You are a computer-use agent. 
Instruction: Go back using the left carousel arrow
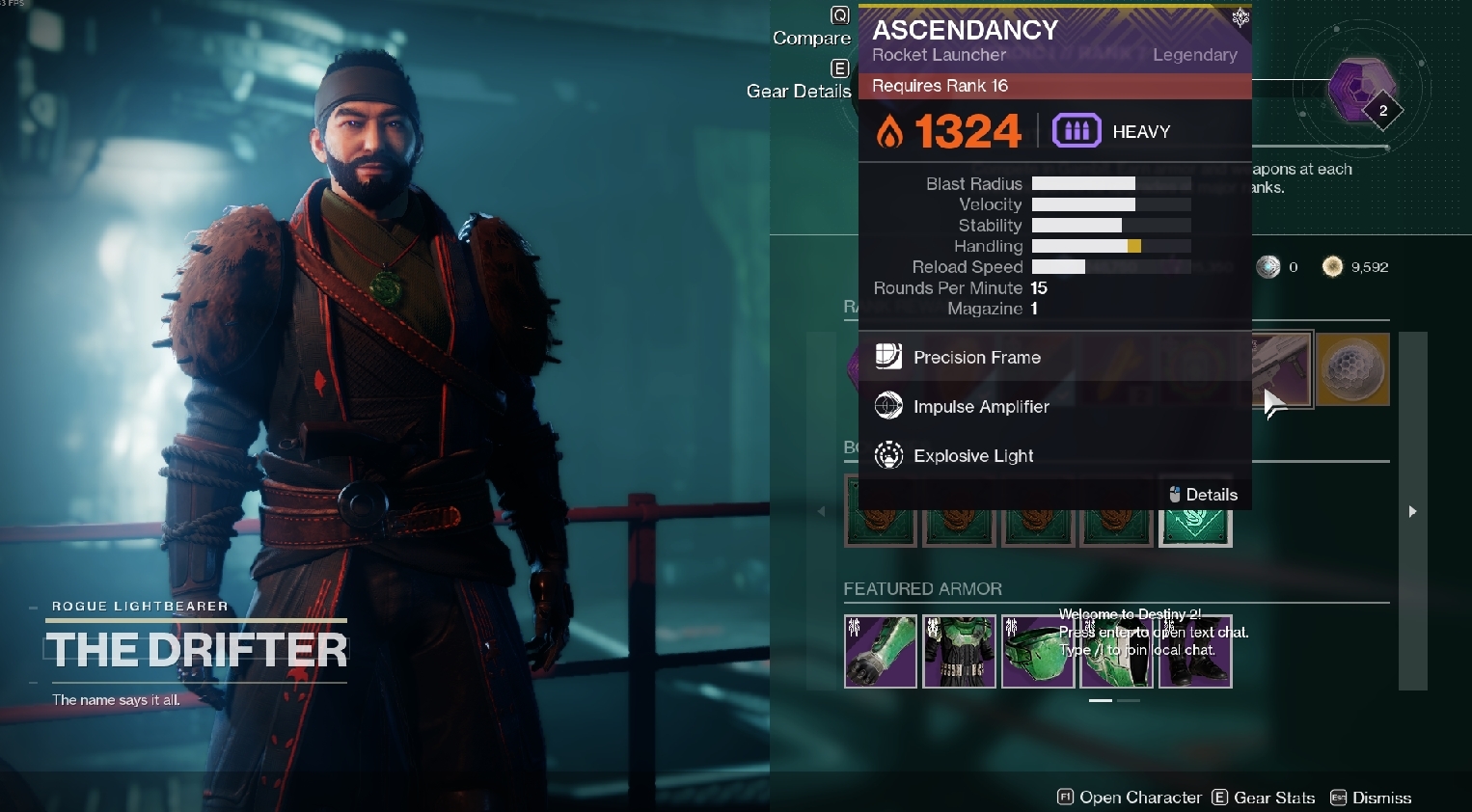click(x=821, y=510)
